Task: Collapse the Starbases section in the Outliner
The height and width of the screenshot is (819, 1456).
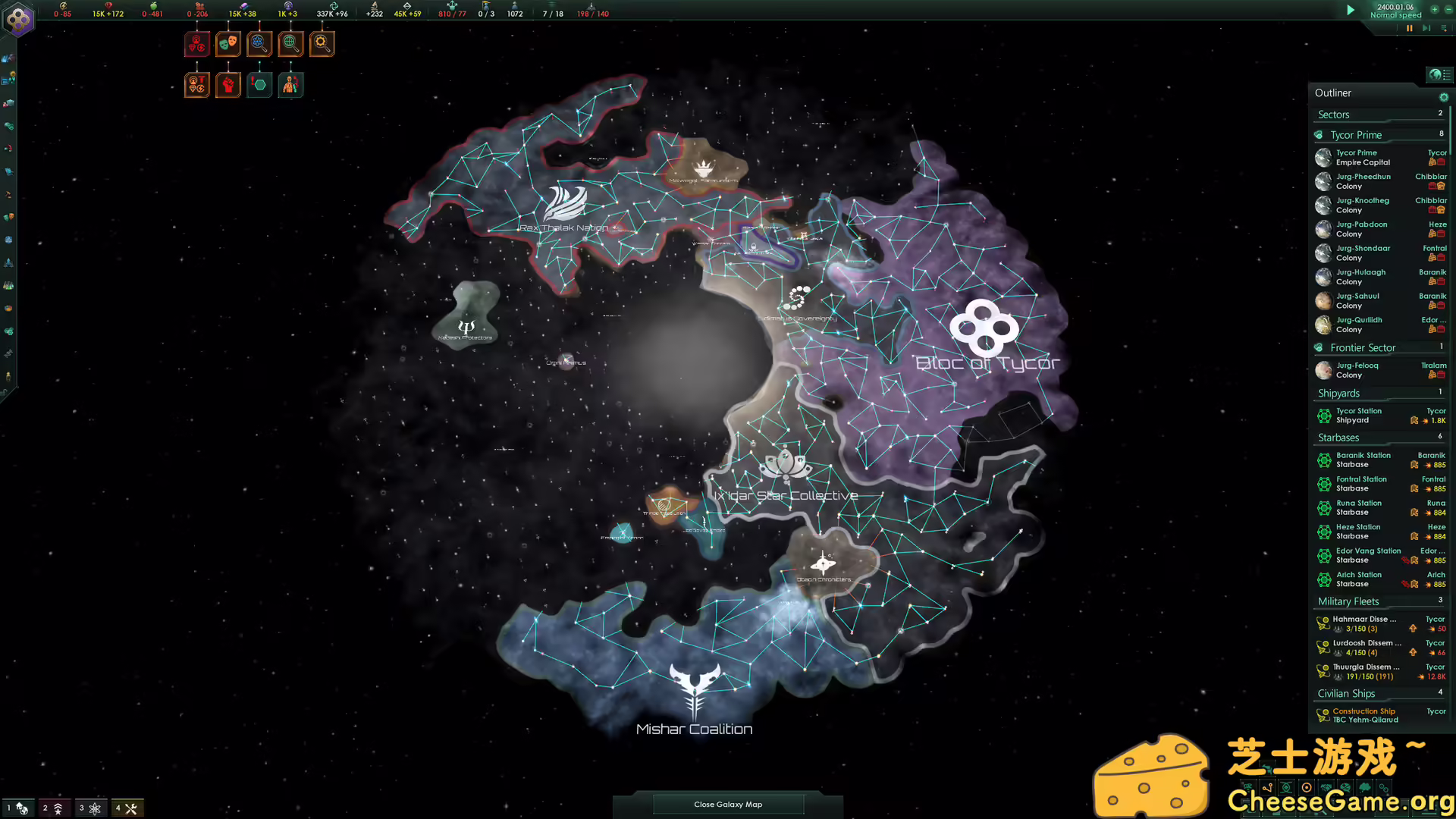Action: point(1338,438)
